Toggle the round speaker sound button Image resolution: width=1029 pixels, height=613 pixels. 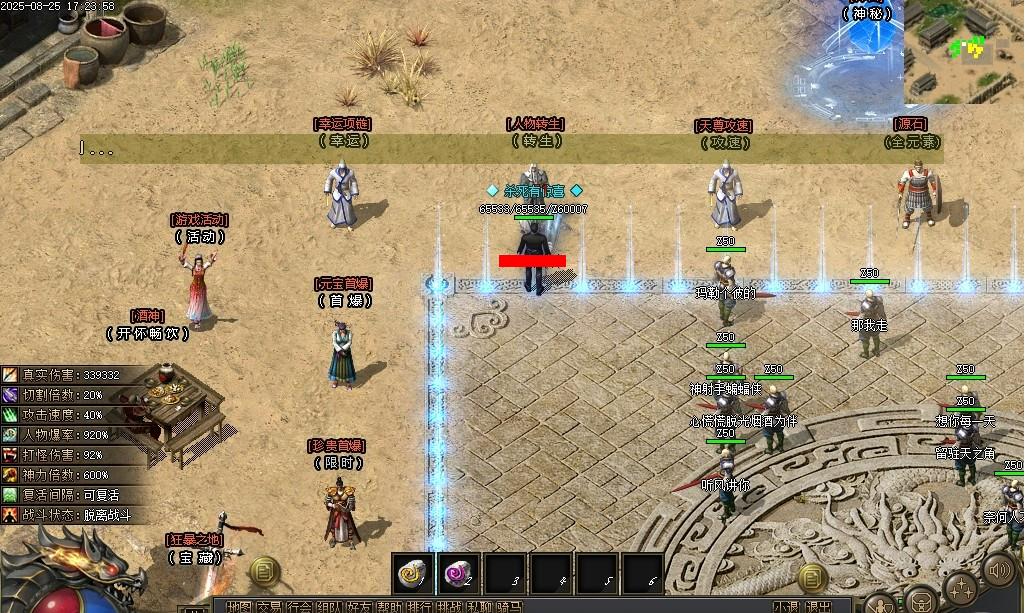[x=999, y=570]
